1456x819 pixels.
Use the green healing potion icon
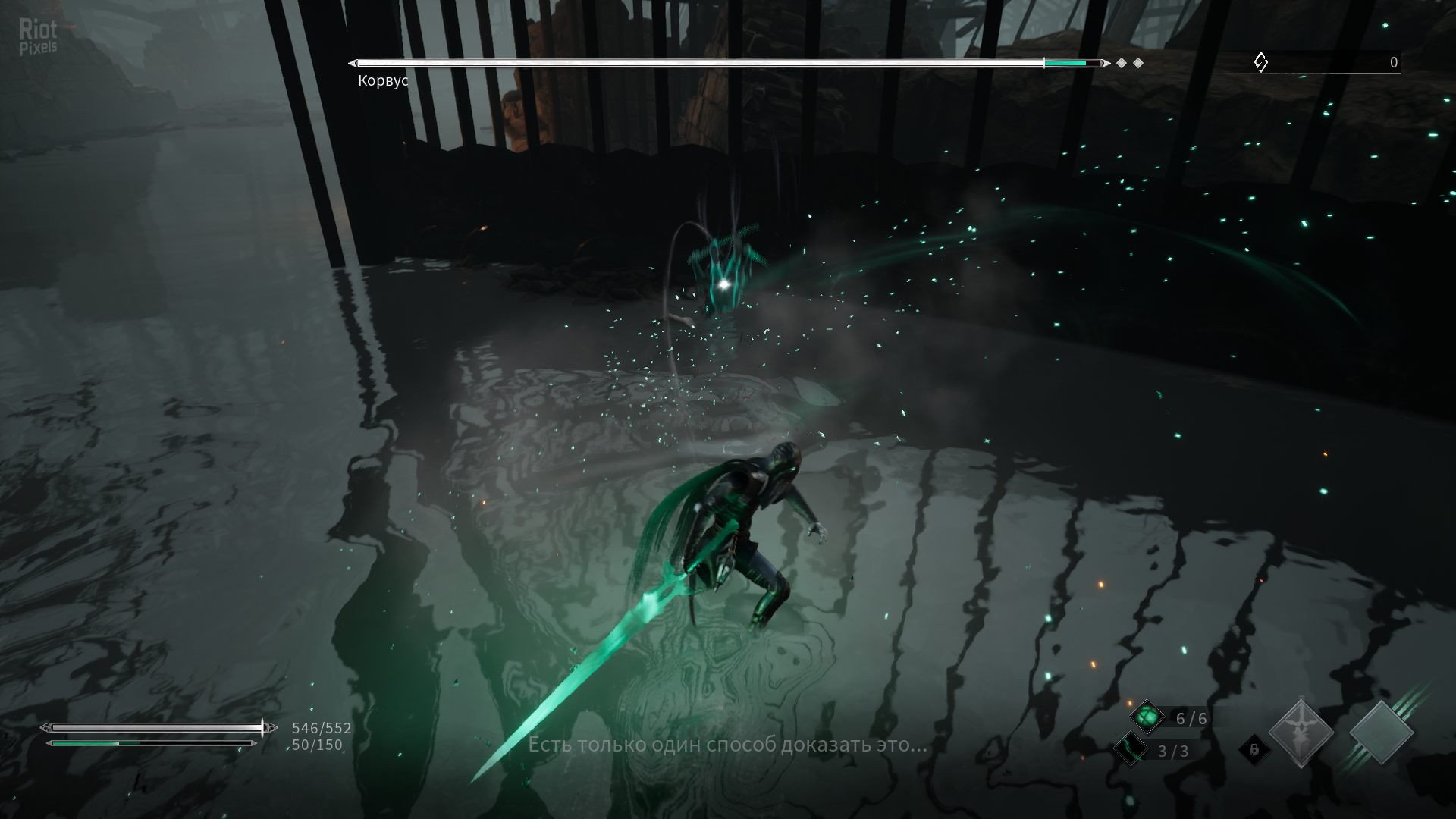click(x=1147, y=717)
